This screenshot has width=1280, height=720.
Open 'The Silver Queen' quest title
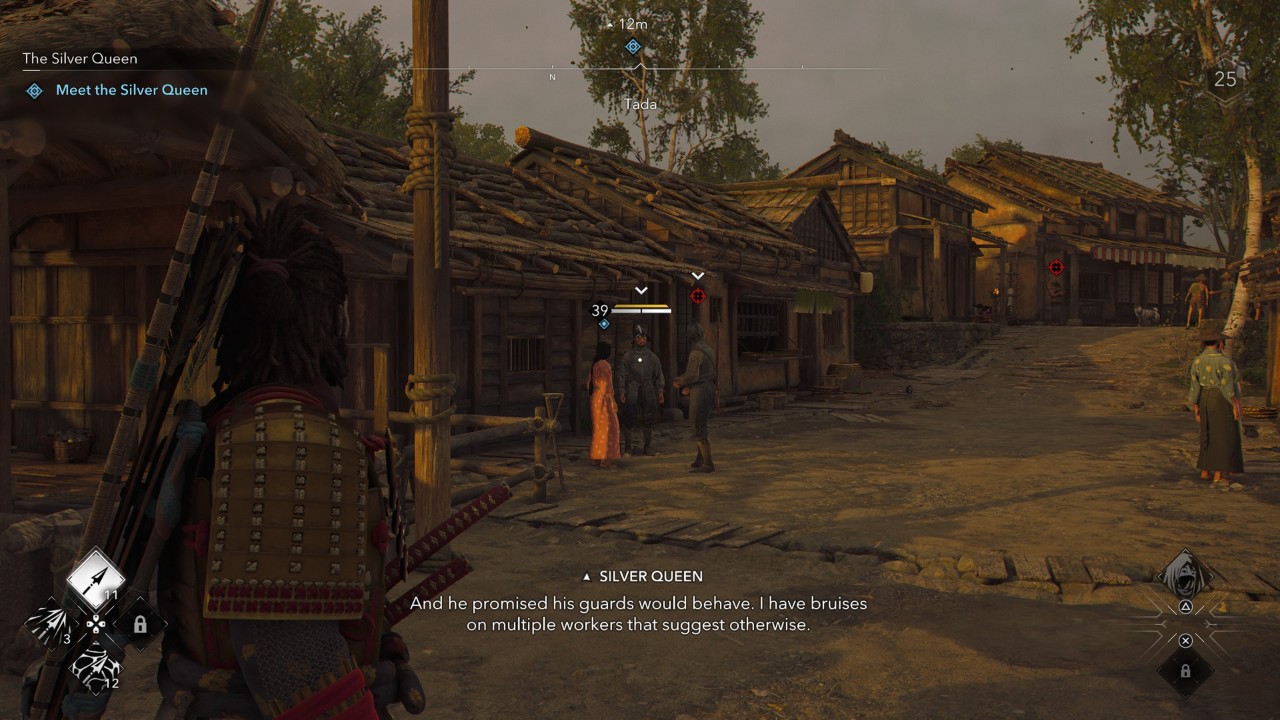80,58
